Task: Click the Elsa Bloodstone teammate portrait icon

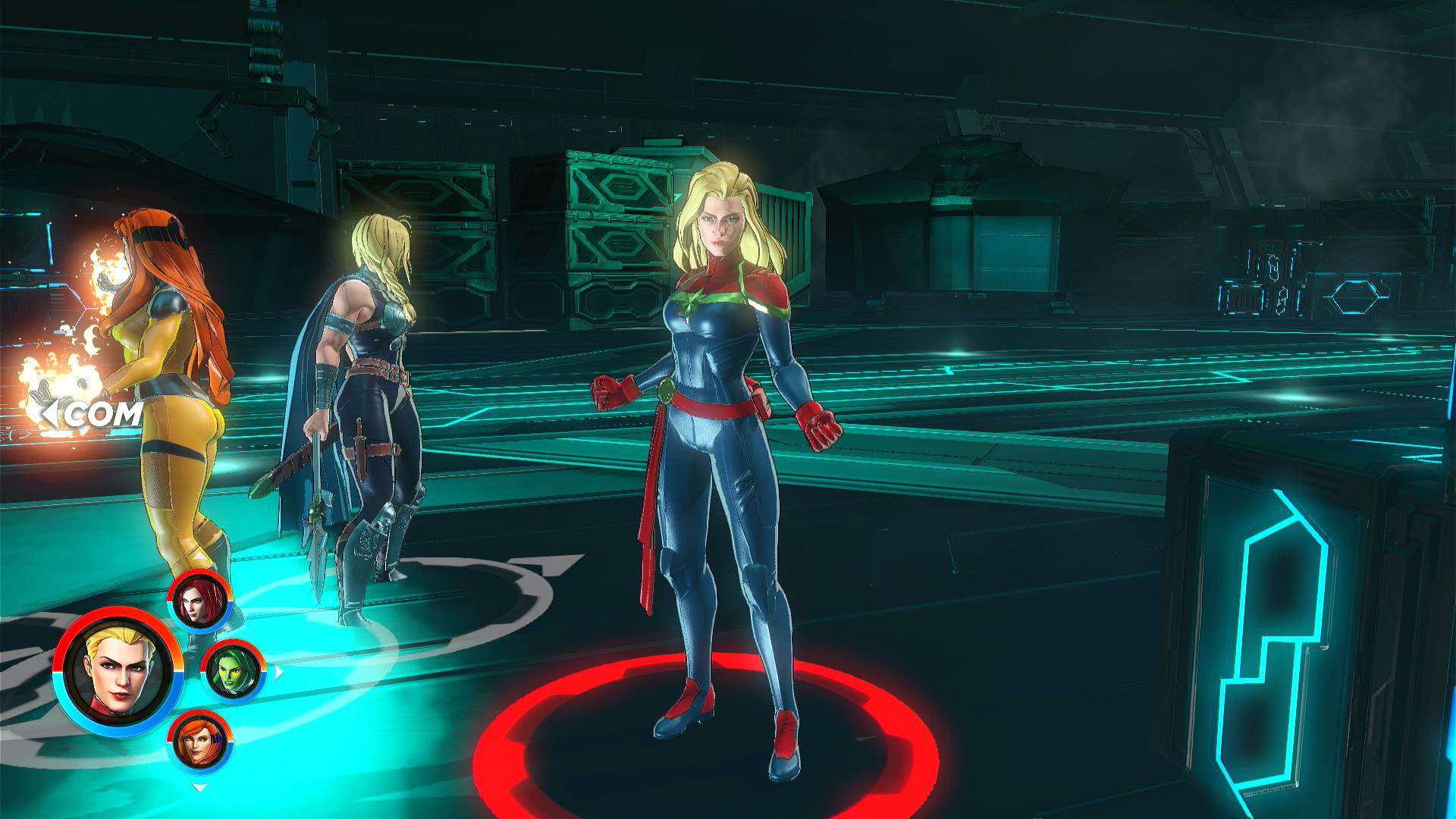Action: point(200,739)
